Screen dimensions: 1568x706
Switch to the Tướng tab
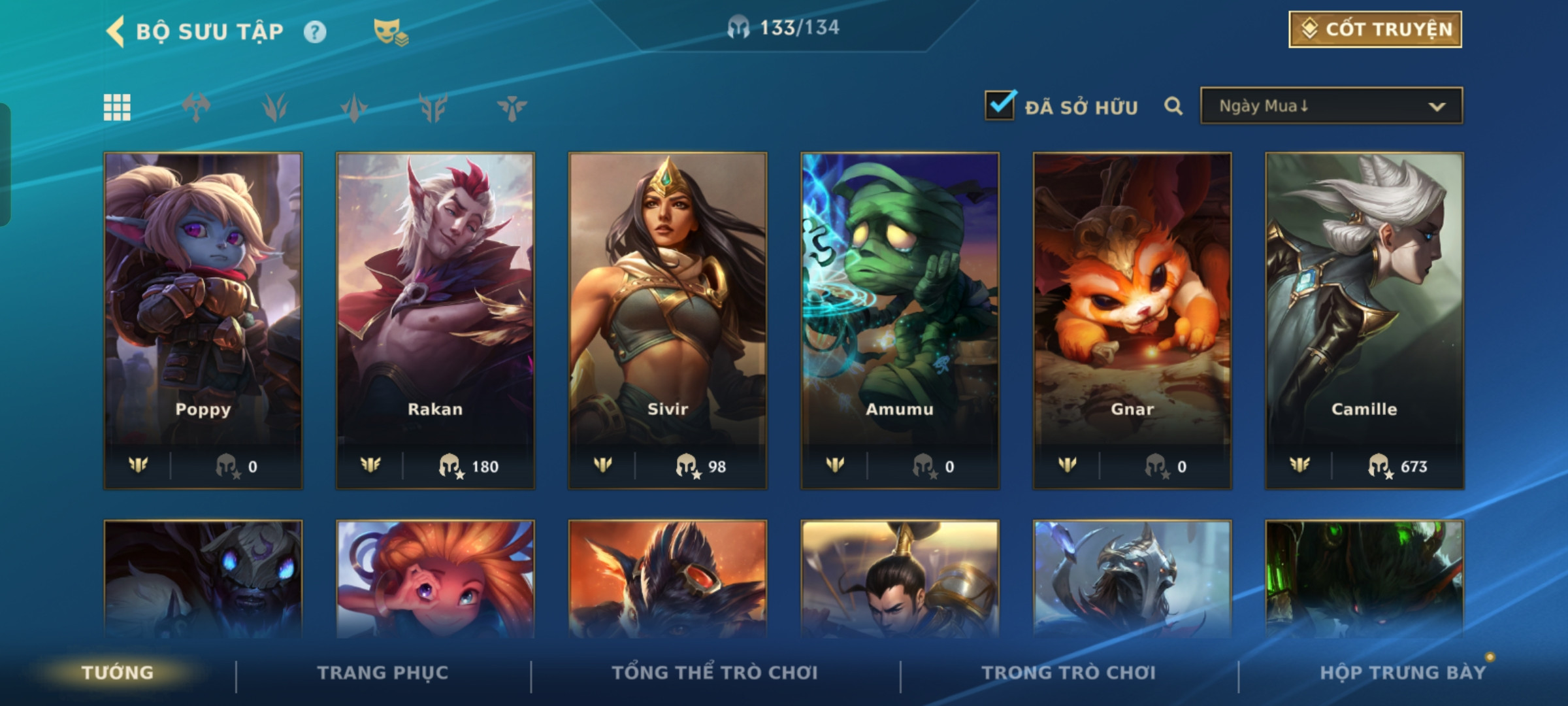pyautogui.click(x=118, y=673)
